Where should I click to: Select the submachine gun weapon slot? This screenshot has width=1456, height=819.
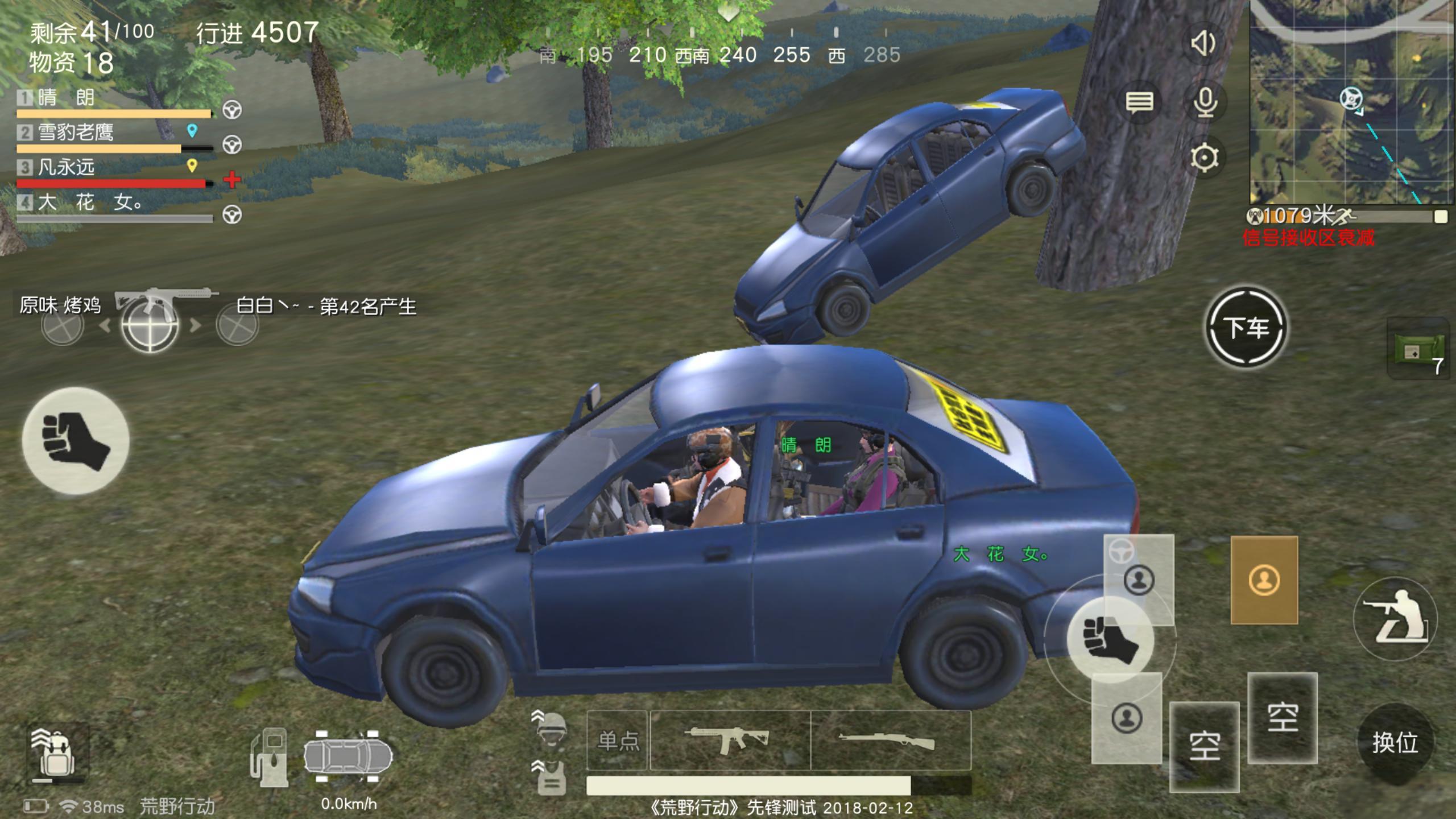tap(729, 740)
